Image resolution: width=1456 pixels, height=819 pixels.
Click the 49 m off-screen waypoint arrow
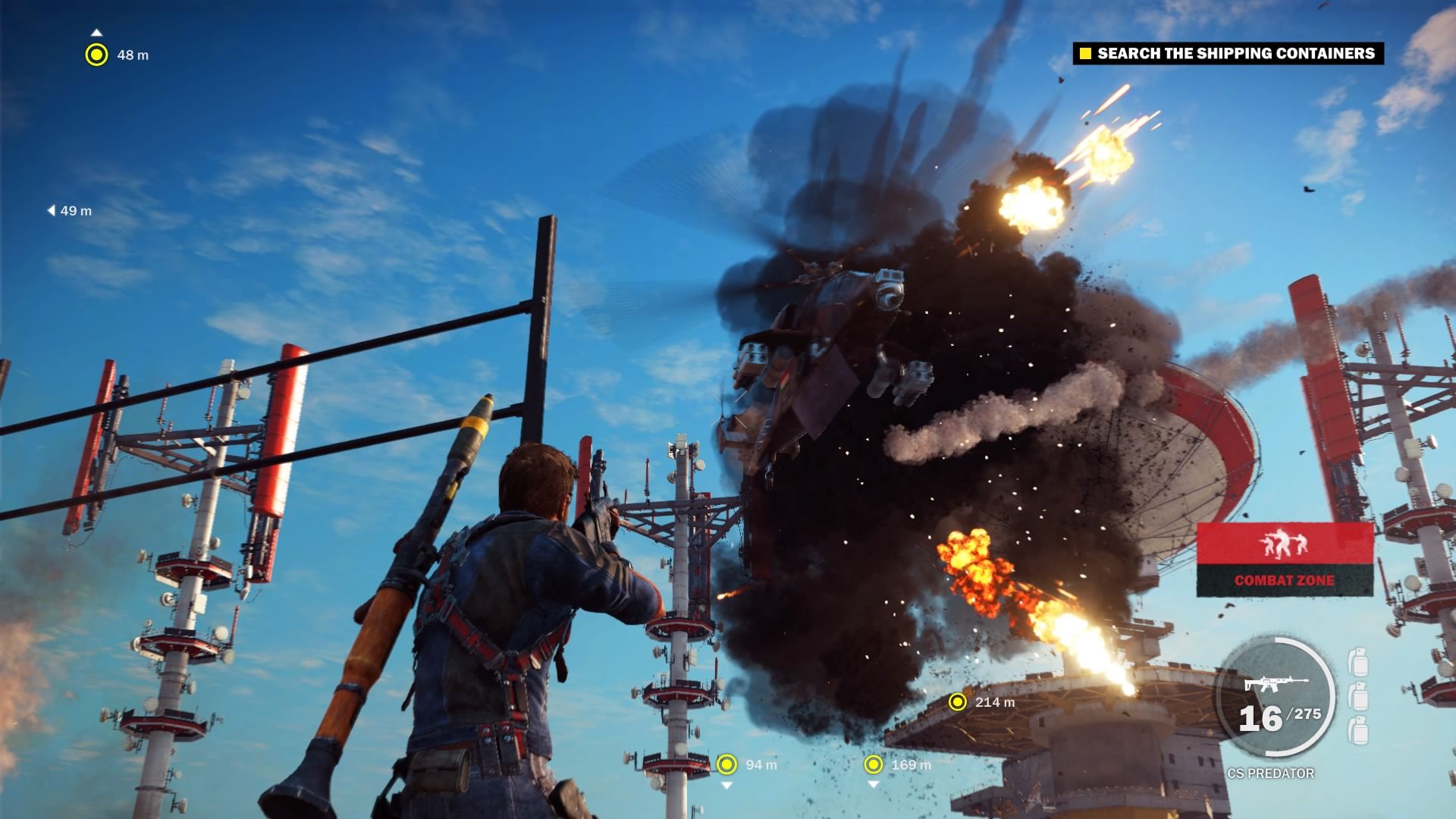[52, 211]
